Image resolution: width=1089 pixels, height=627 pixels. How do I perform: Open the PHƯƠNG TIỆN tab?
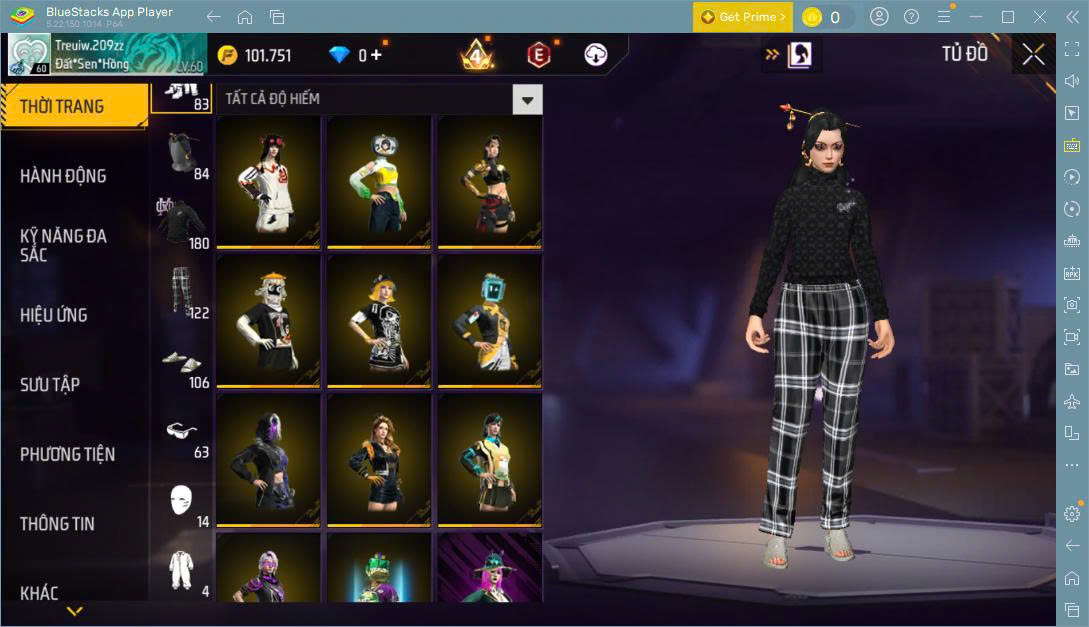pos(67,454)
